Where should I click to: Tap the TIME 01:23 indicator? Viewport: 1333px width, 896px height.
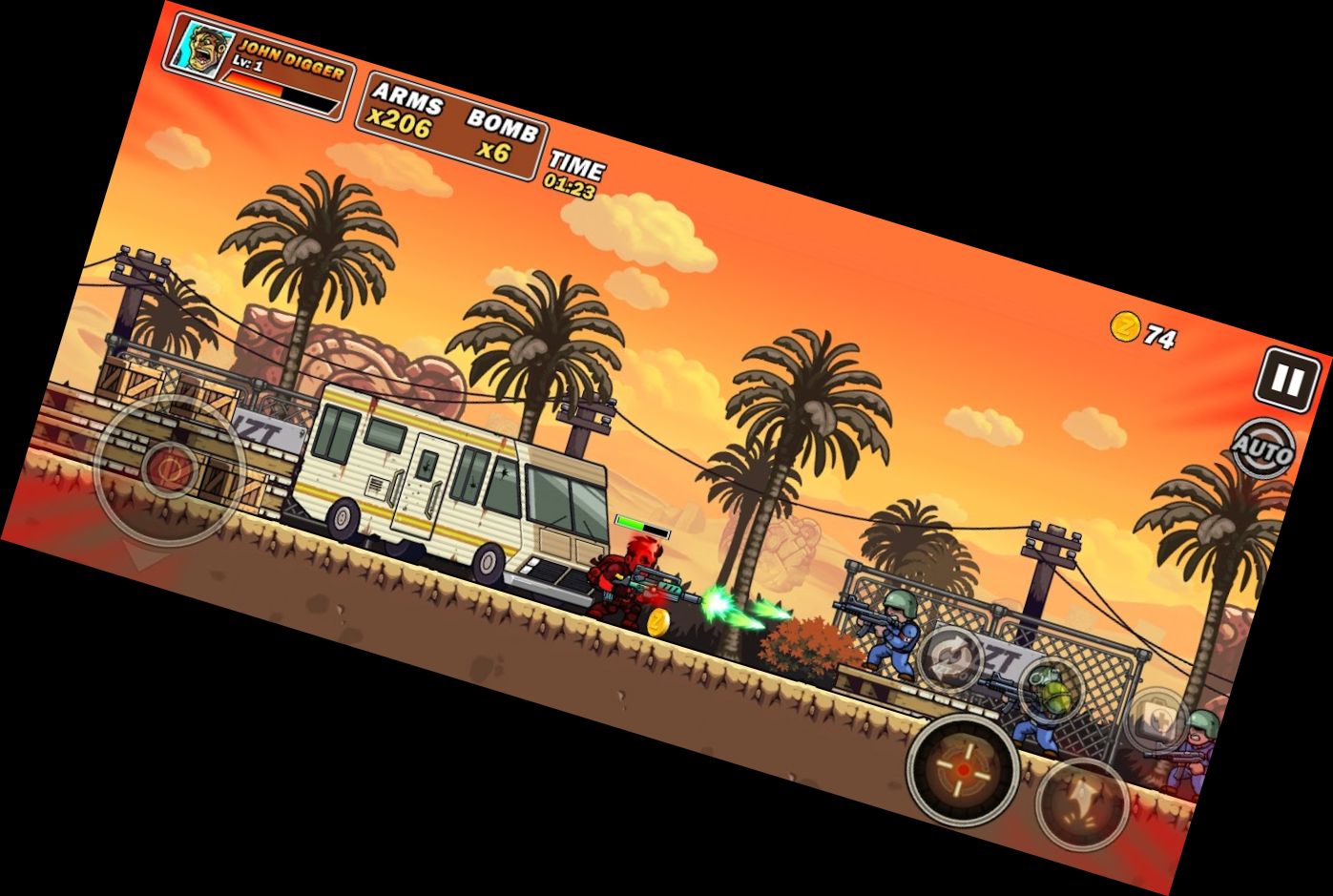click(x=573, y=170)
